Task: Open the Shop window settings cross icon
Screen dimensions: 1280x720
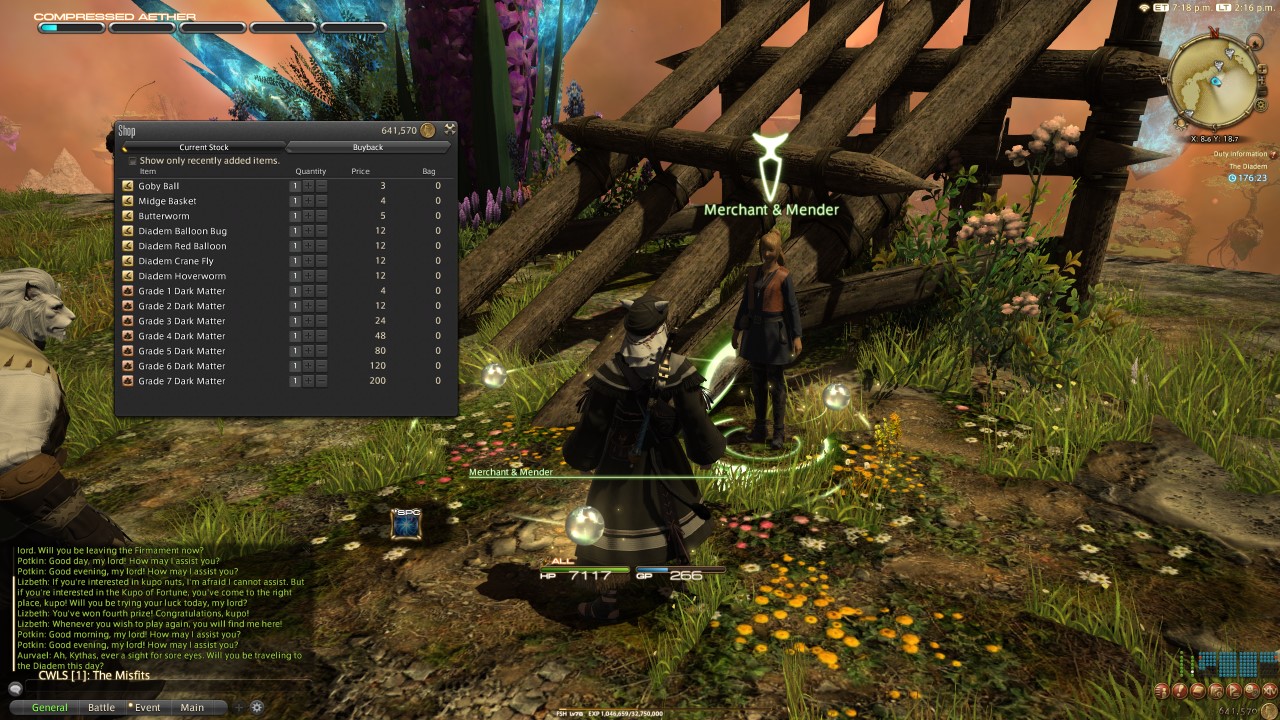Action: point(448,128)
